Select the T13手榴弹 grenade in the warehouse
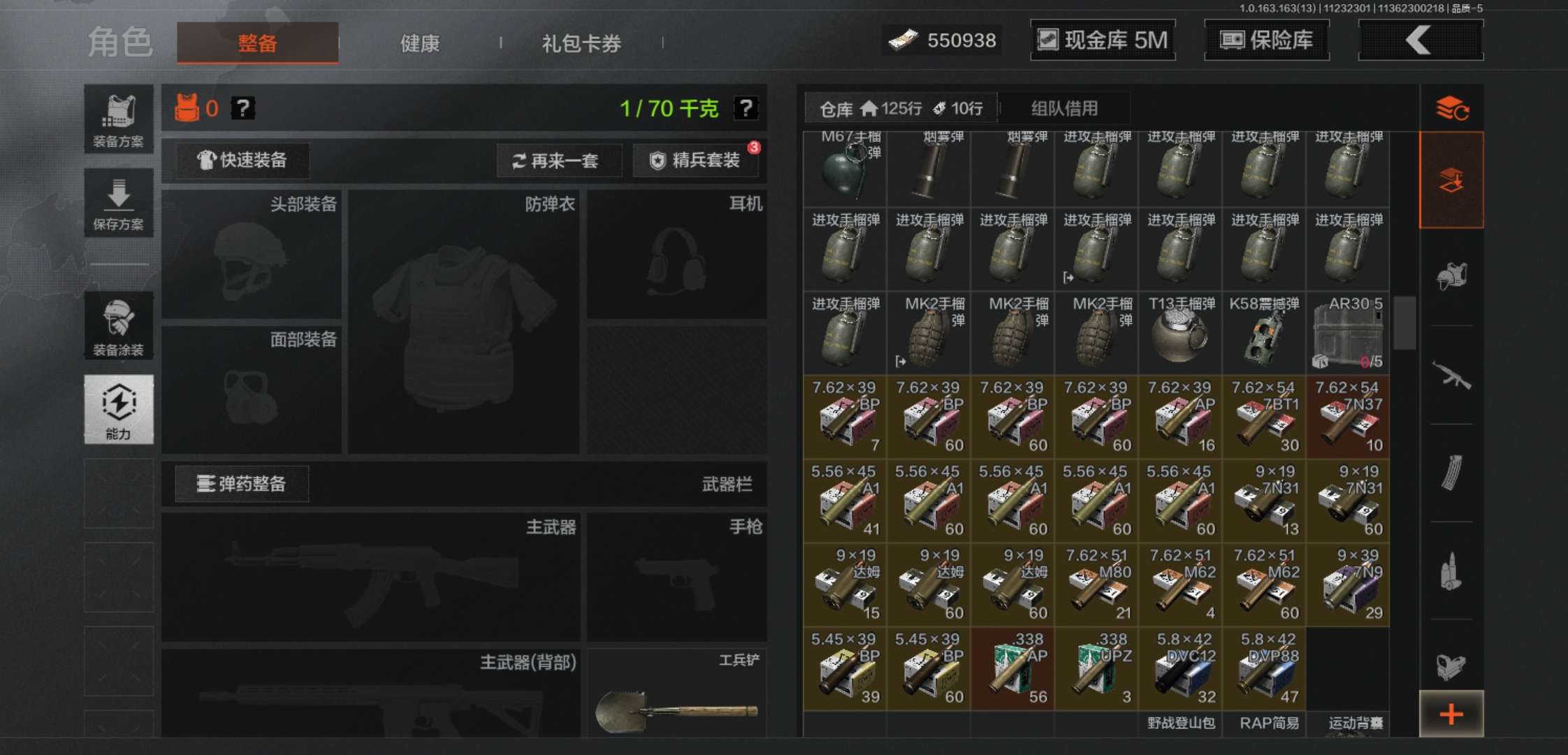Screen dimensions: 1568x755 click(1179, 336)
